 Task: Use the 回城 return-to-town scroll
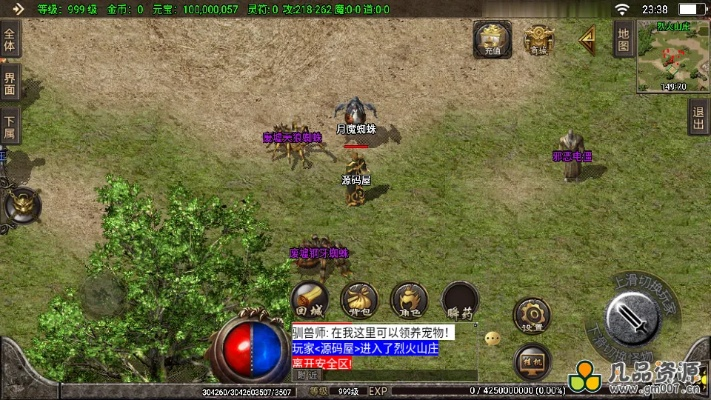pos(311,299)
